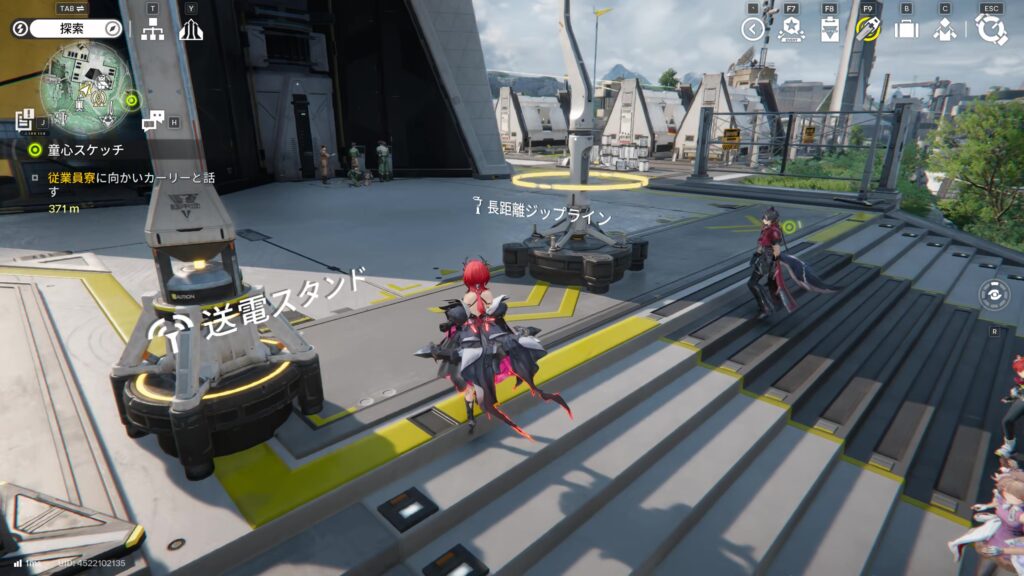Click the triple-arrow tower icon
This screenshot has height=576, width=1024.
click(191, 30)
